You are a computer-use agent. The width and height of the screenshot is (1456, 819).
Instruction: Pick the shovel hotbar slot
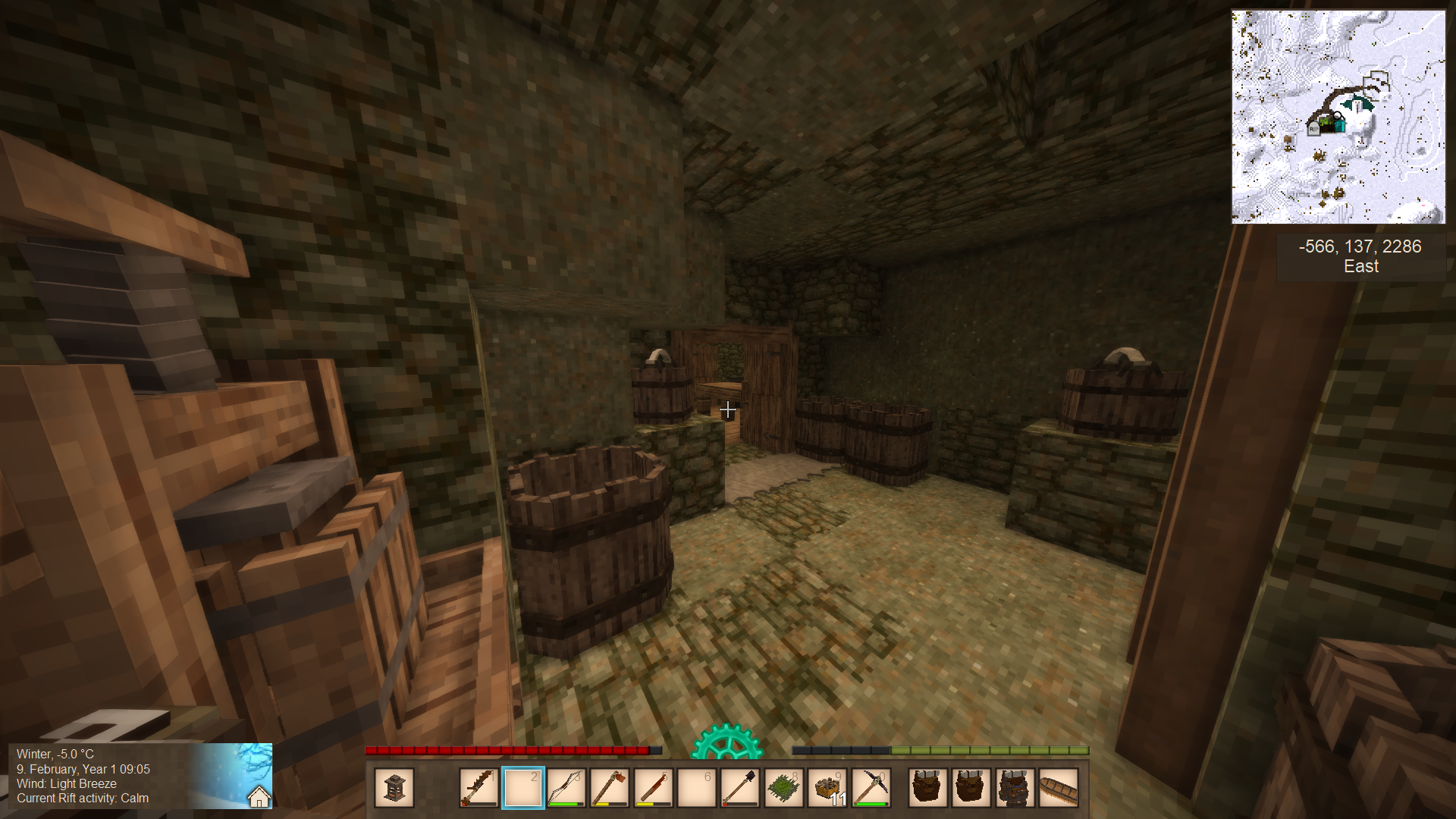coord(739,788)
